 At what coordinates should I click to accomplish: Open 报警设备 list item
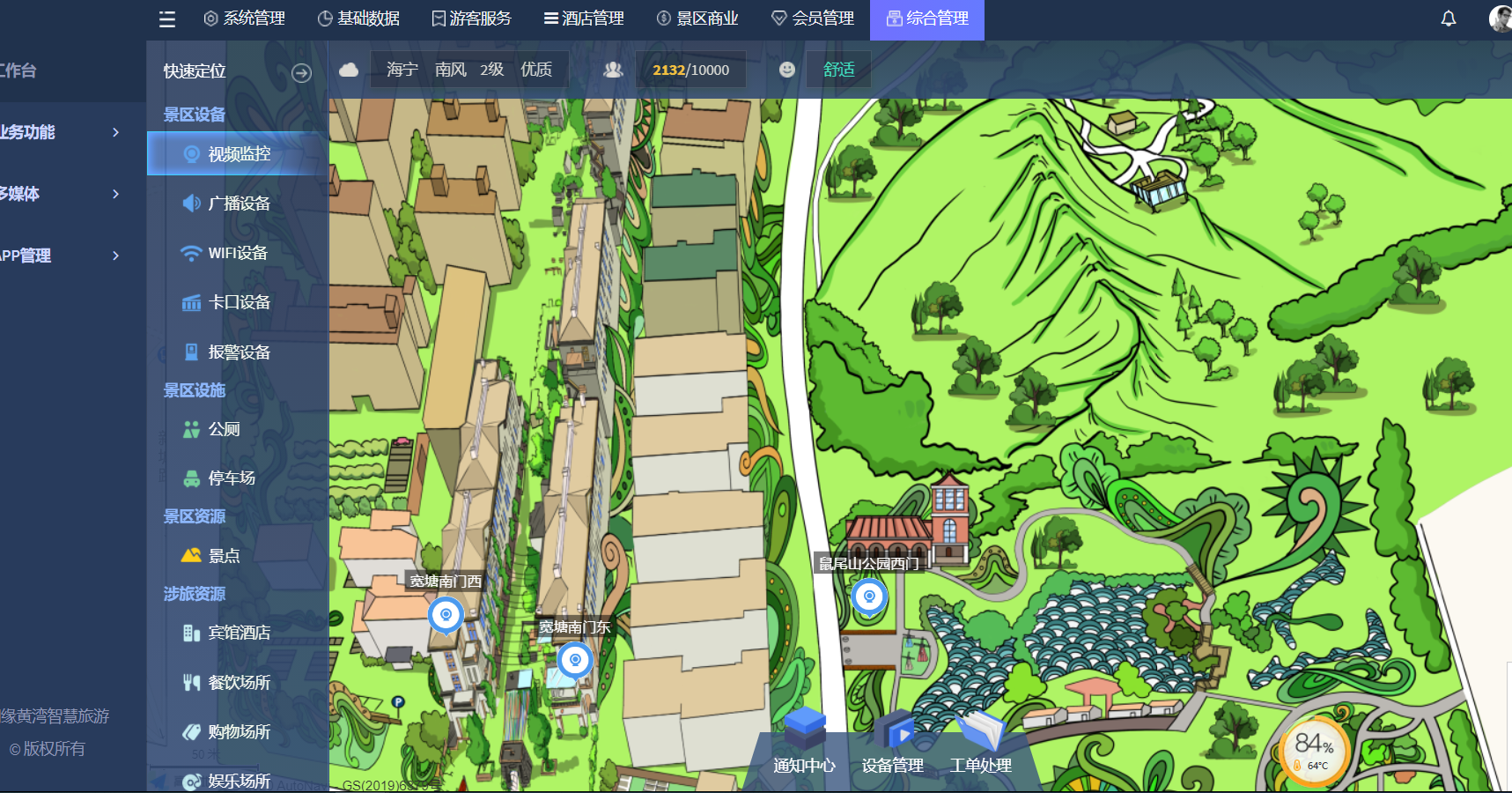coord(238,352)
